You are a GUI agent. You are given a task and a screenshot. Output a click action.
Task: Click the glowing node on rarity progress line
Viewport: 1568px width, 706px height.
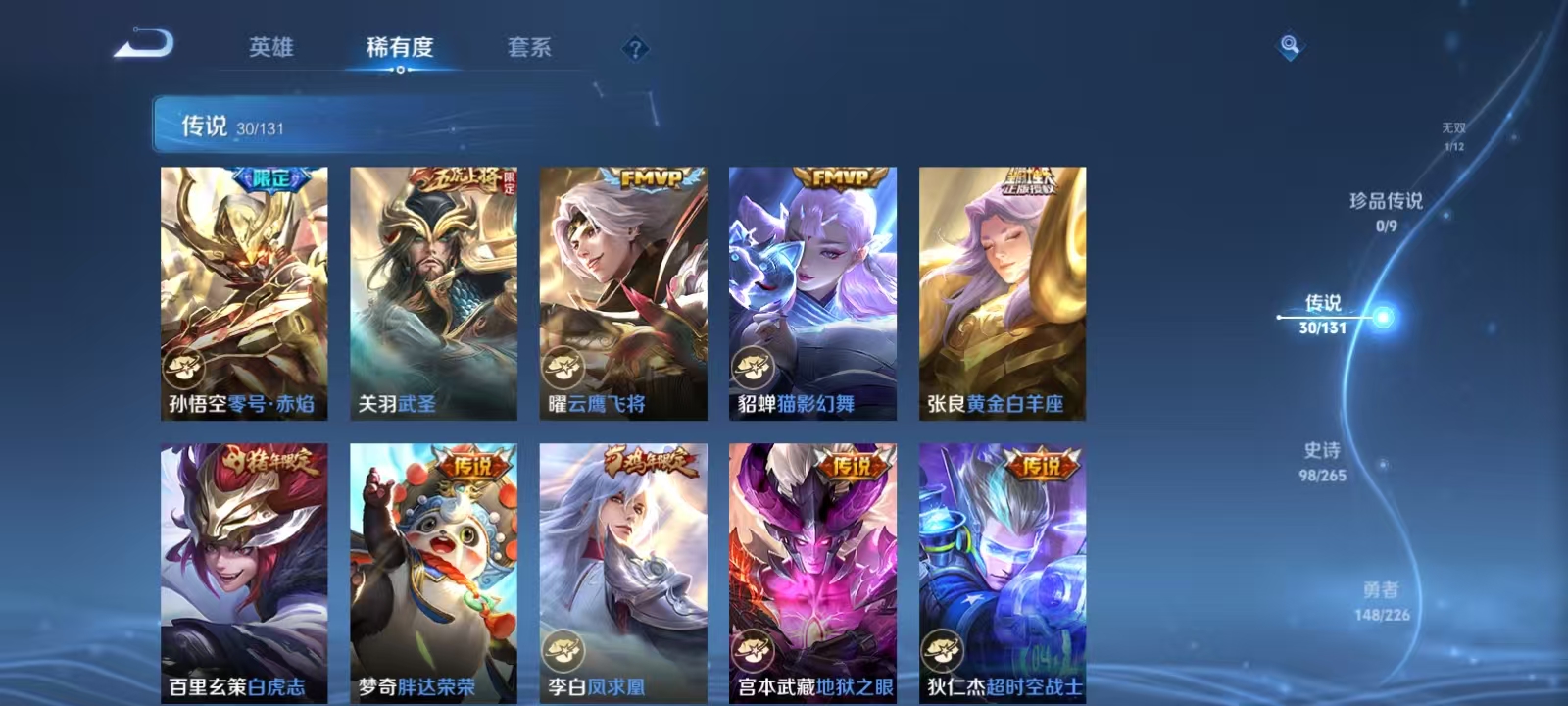click(x=1382, y=317)
